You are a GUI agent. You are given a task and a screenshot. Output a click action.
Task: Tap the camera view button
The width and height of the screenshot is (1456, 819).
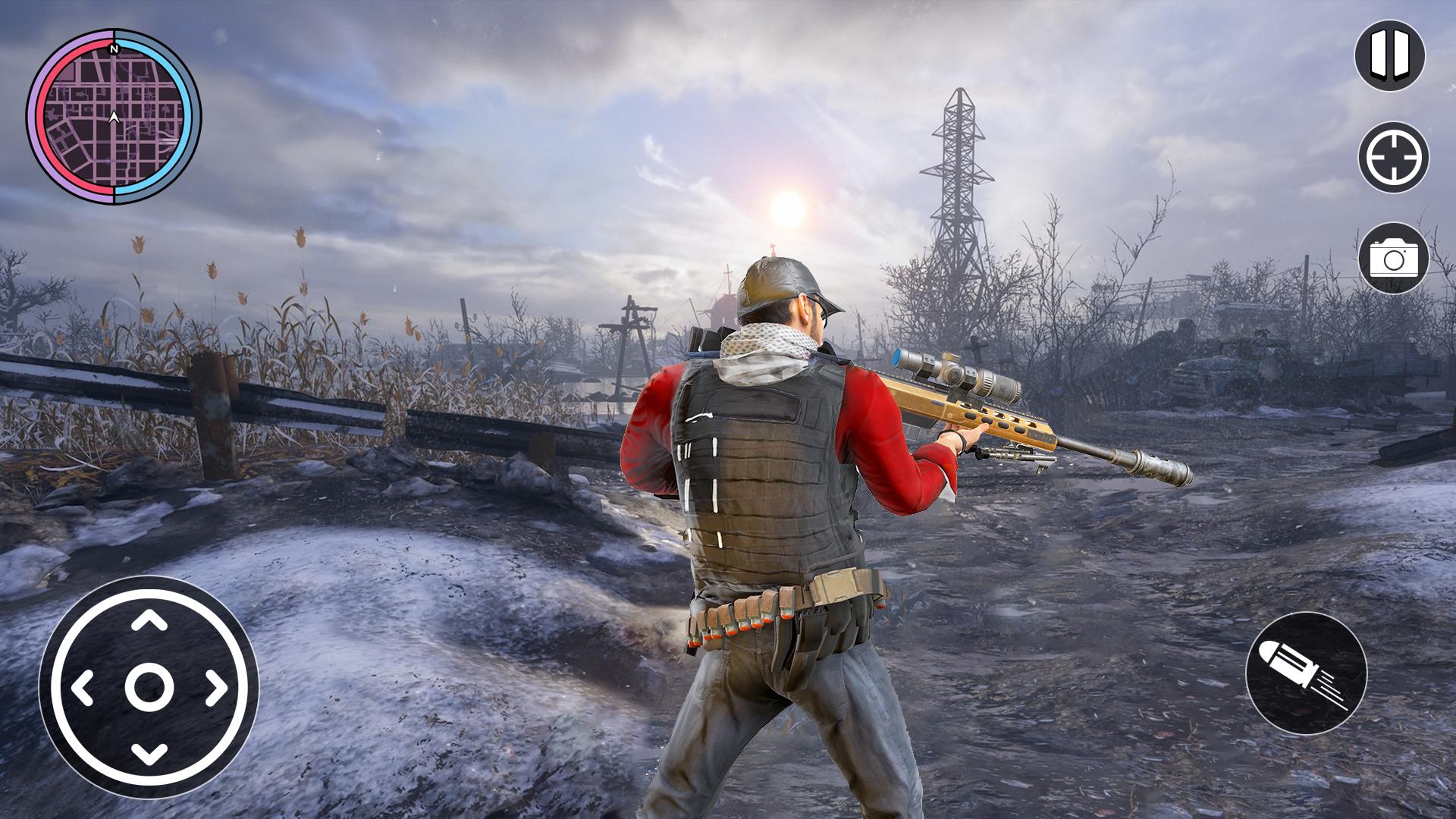pos(1393,259)
